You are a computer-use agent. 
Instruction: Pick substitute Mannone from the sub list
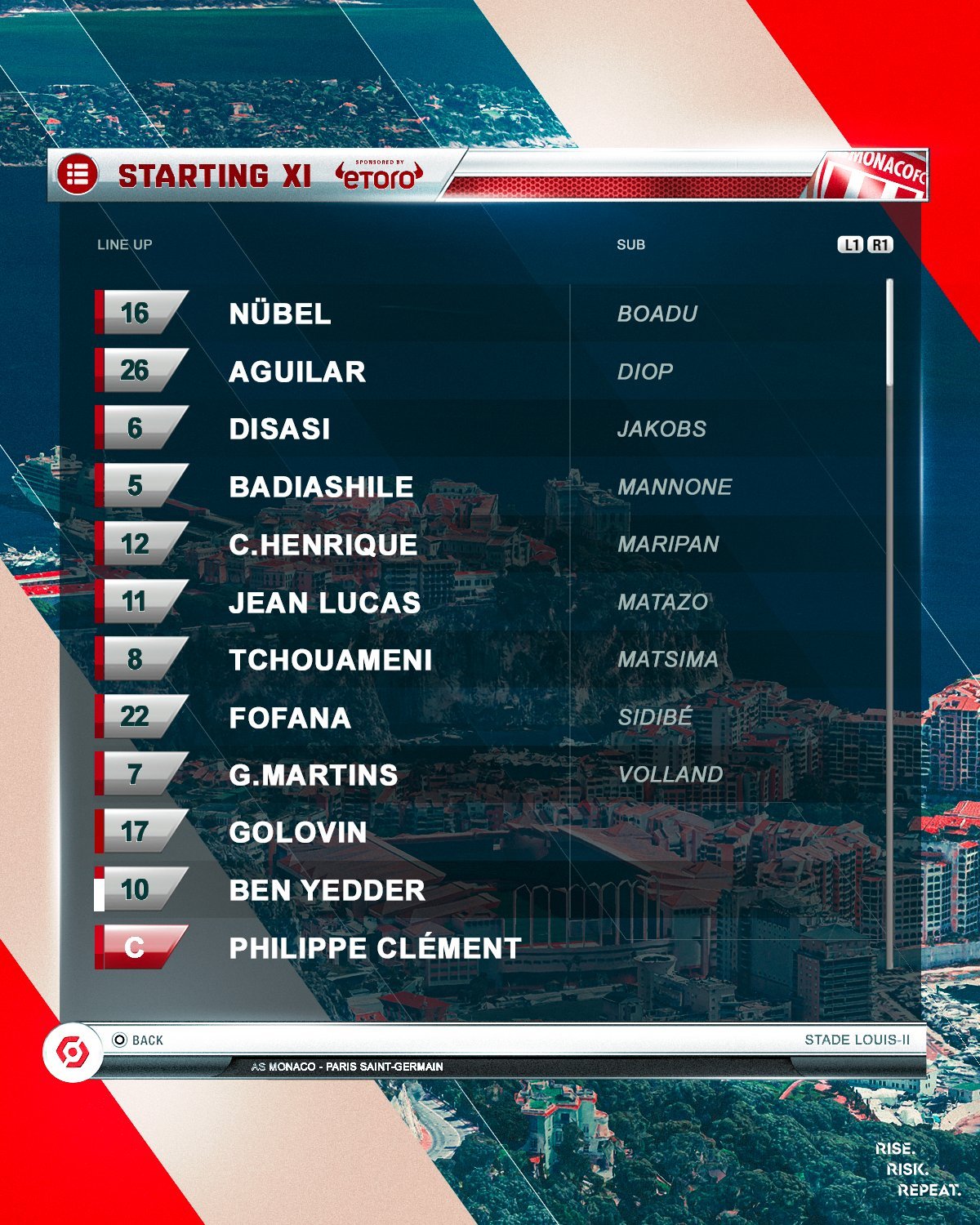[x=675, y=487]
